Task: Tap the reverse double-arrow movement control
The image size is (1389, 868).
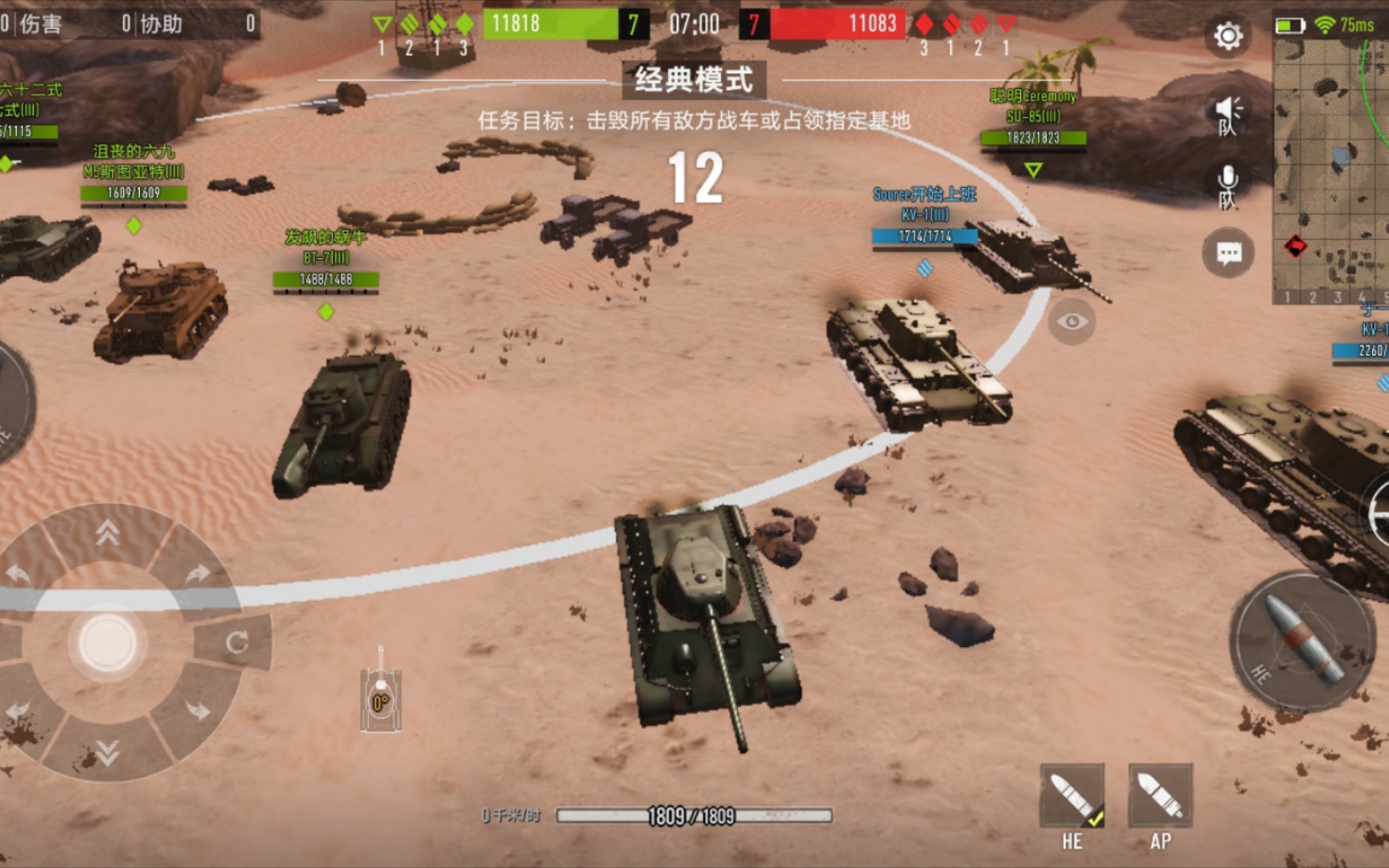Action: point(108,752)
